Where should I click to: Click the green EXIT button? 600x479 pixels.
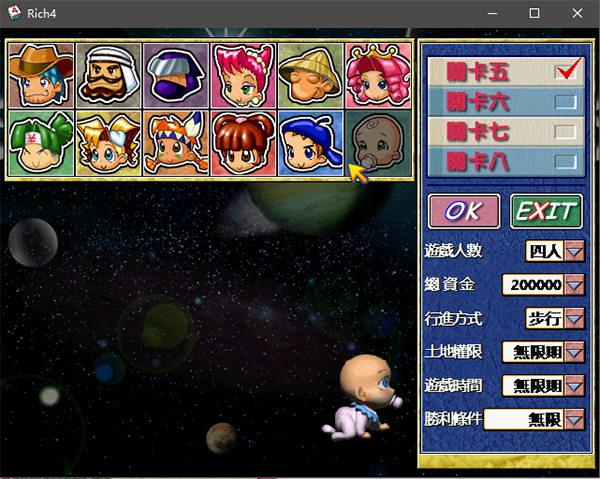pos(546,211)
